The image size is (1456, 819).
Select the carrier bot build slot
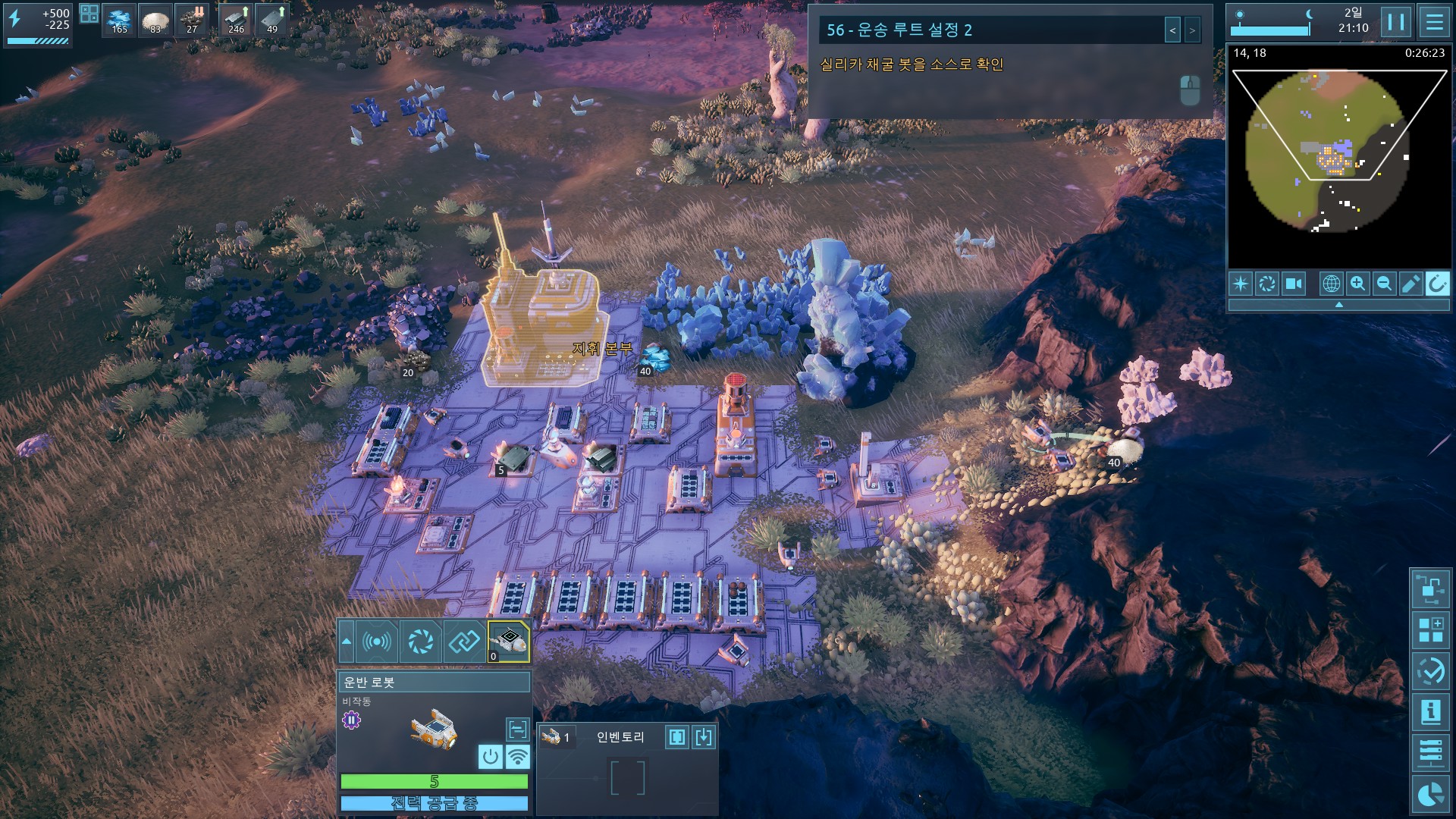[509, 642]
